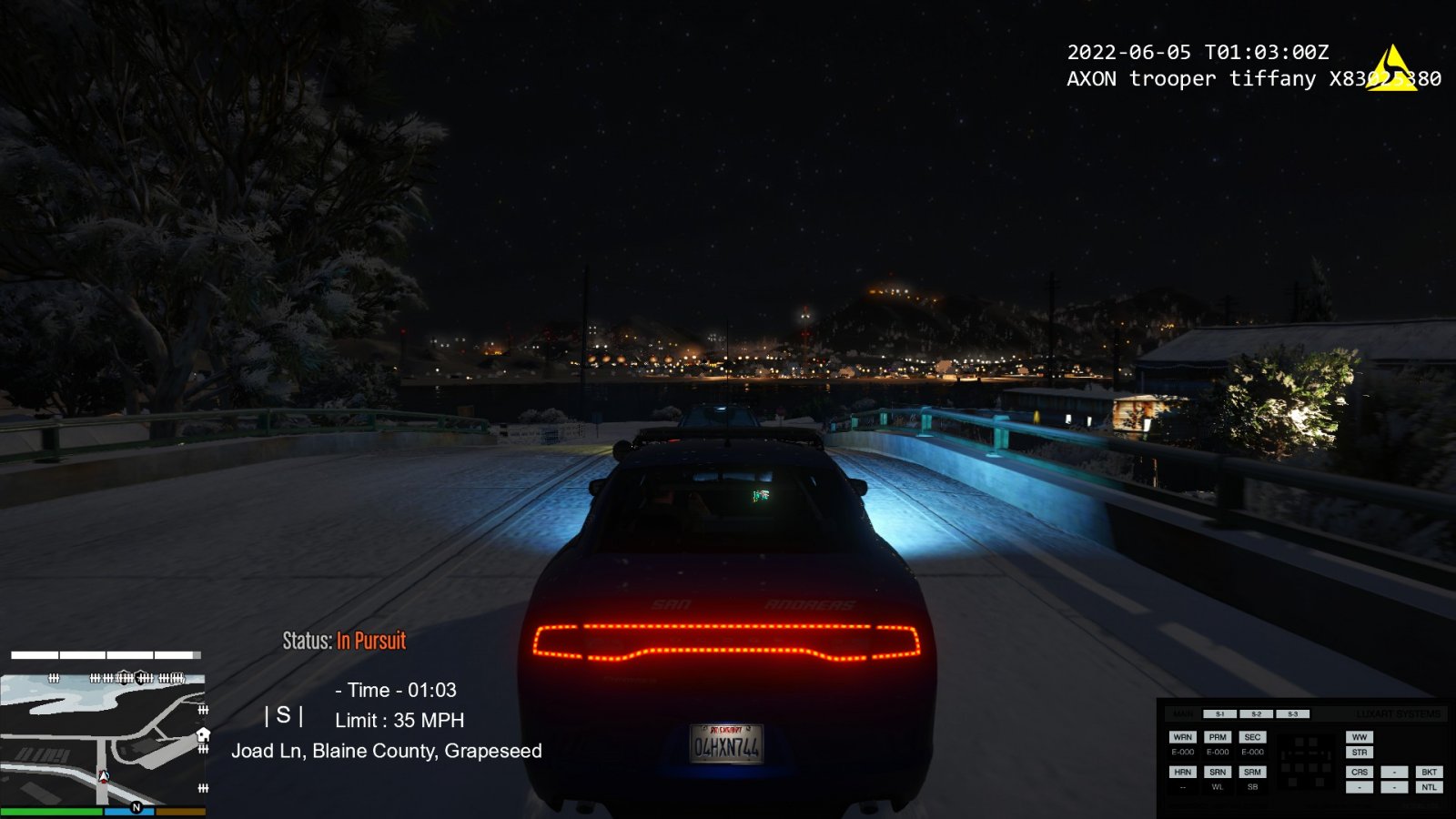Switch to the S-2 stage
The height and width of the screenshot is (819, 1456).
pos(1256,714)
